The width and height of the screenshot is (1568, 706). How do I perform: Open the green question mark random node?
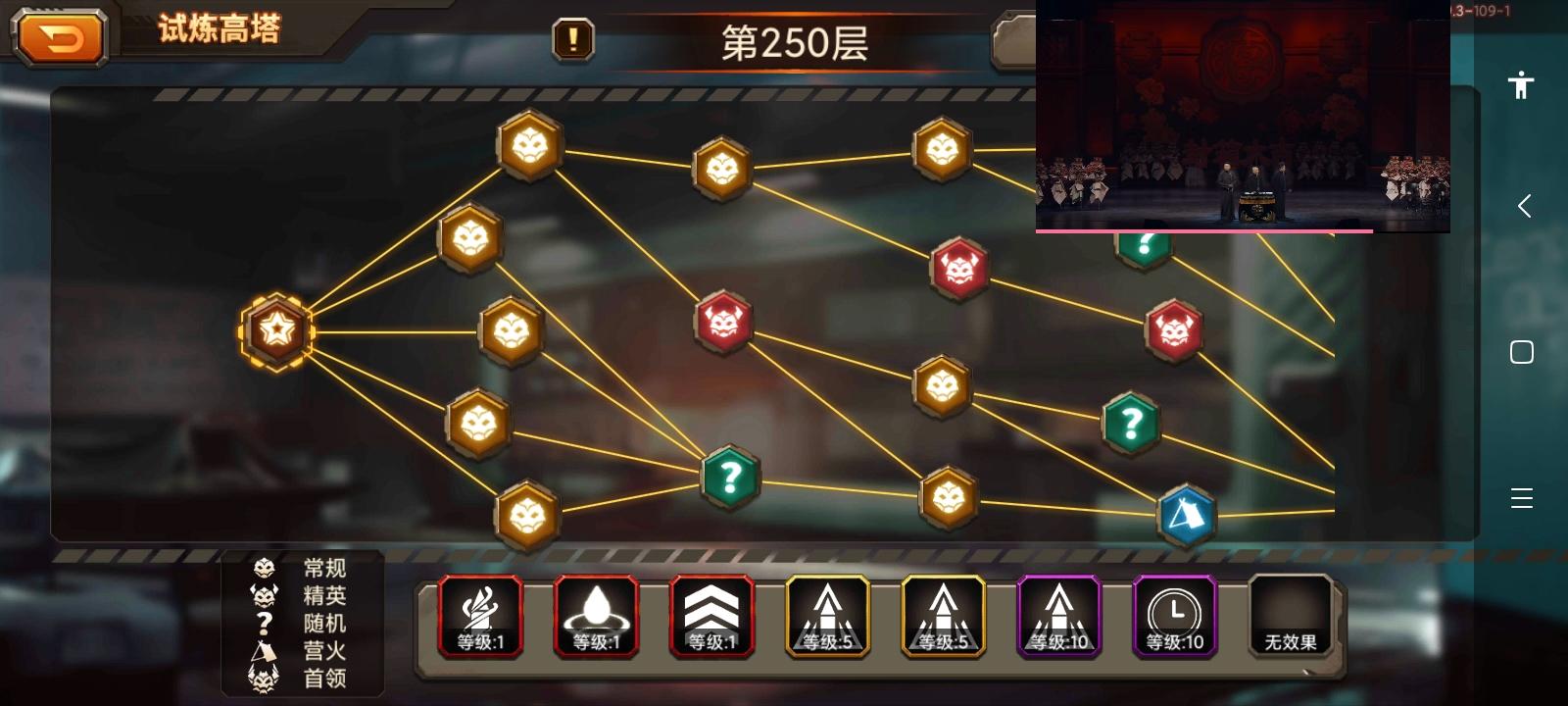coord(729,479)
